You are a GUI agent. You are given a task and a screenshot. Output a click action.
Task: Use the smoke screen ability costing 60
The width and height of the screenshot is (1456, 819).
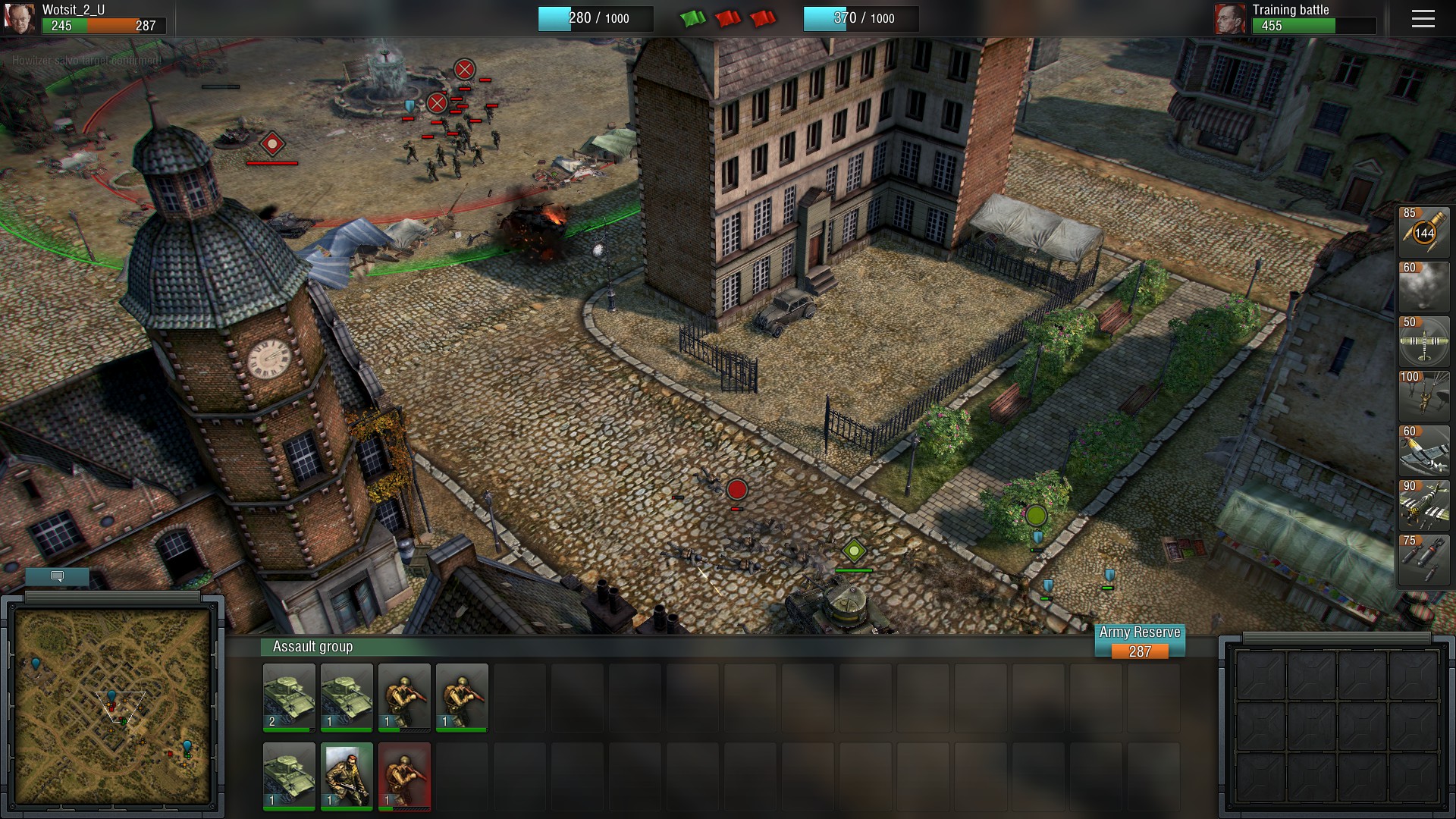(1423, 287)
